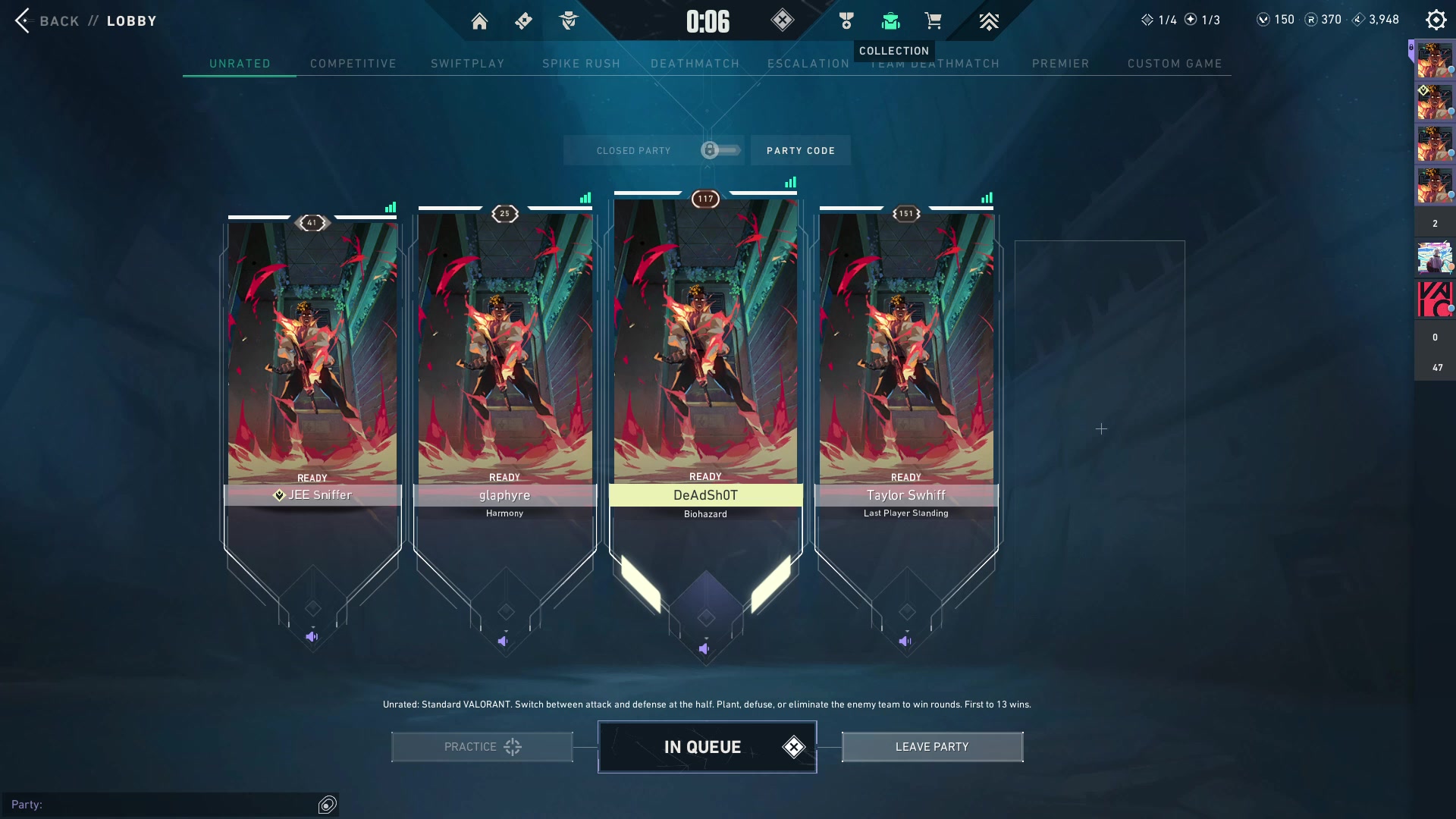The width and height of the screenshot is (1456, 819).
Task: Open the Collection tab icon
Action: (x=890, y=21)
